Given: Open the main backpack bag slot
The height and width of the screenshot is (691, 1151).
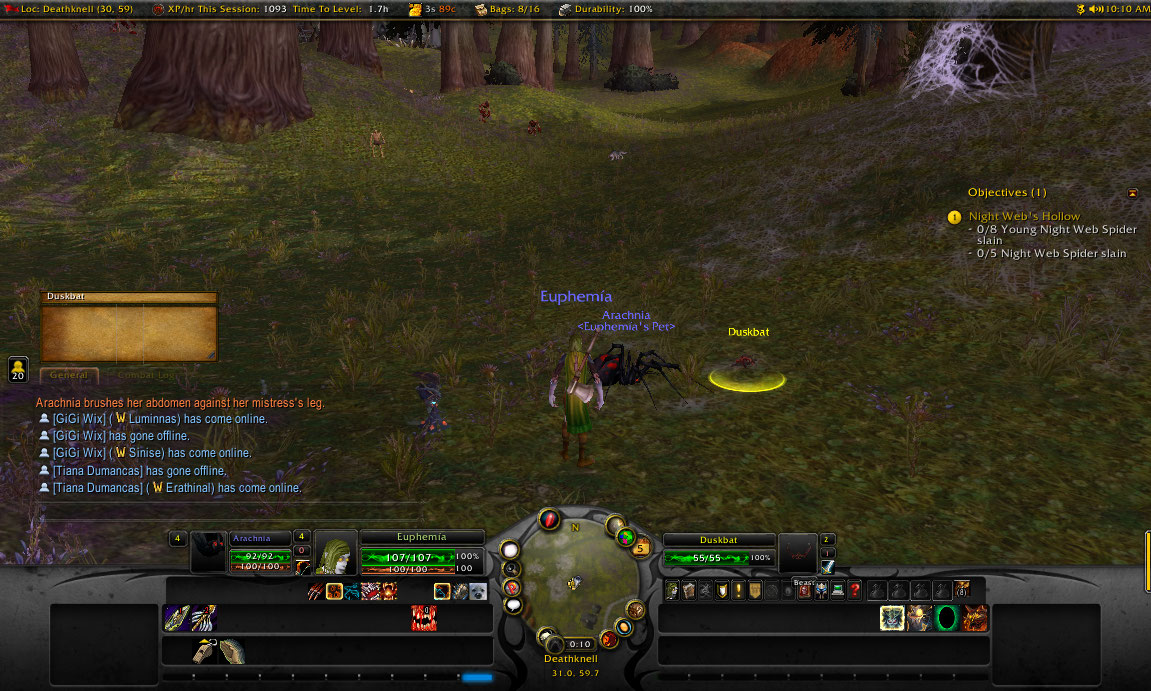Looking at the screenshot, I should (962, 589).
